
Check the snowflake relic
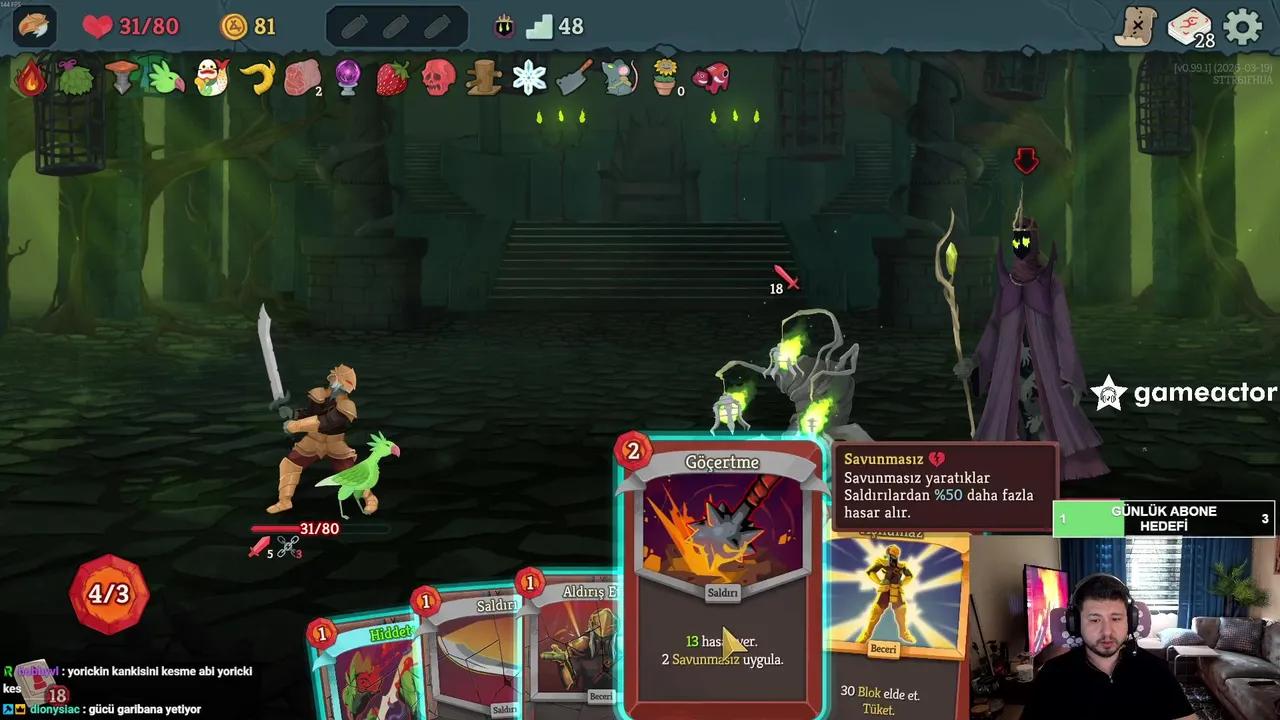coord(529,78)
